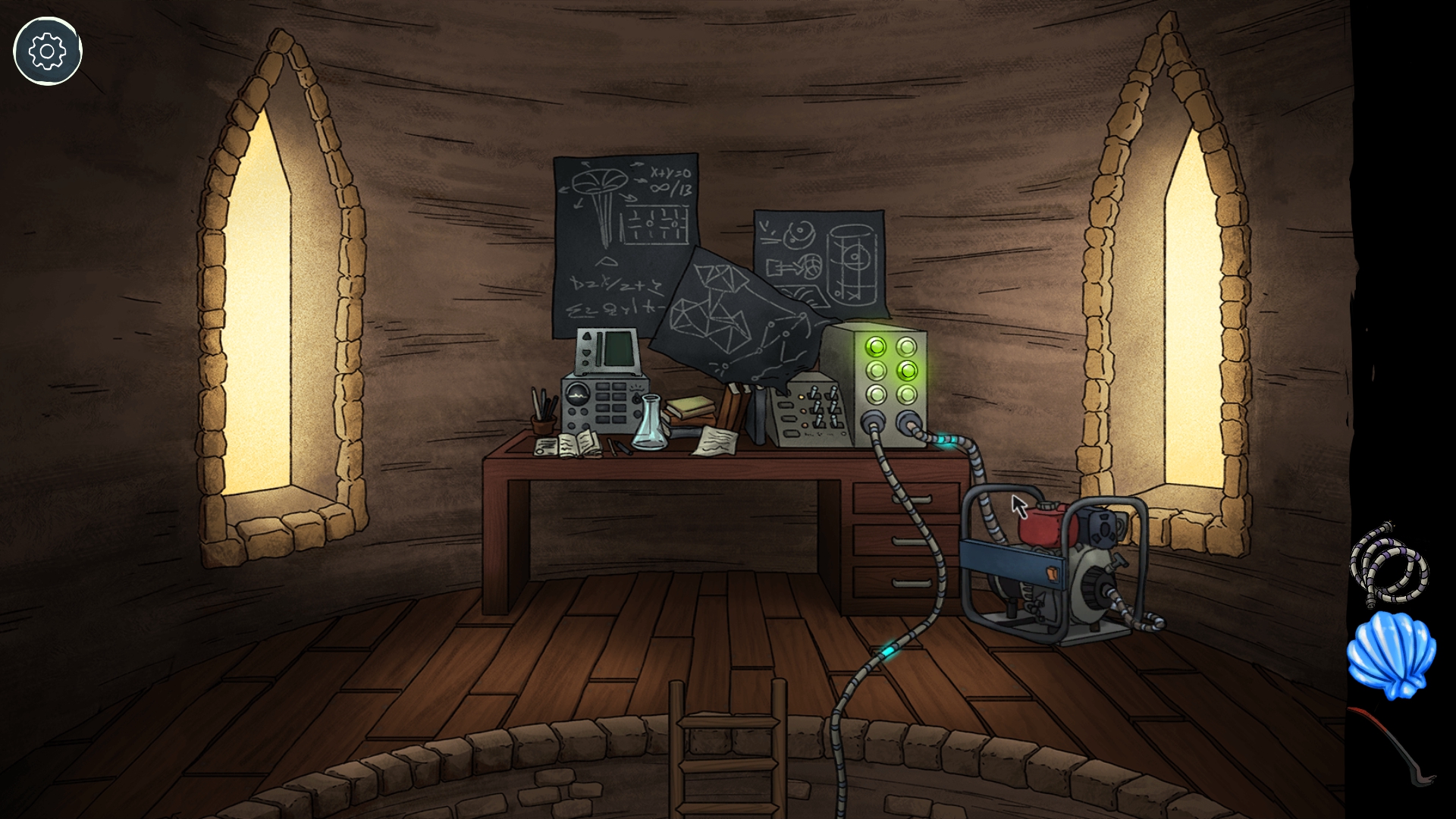Flip the bottom-left switch on the switch box
The image size is (1456, 819).
(819, 419)
